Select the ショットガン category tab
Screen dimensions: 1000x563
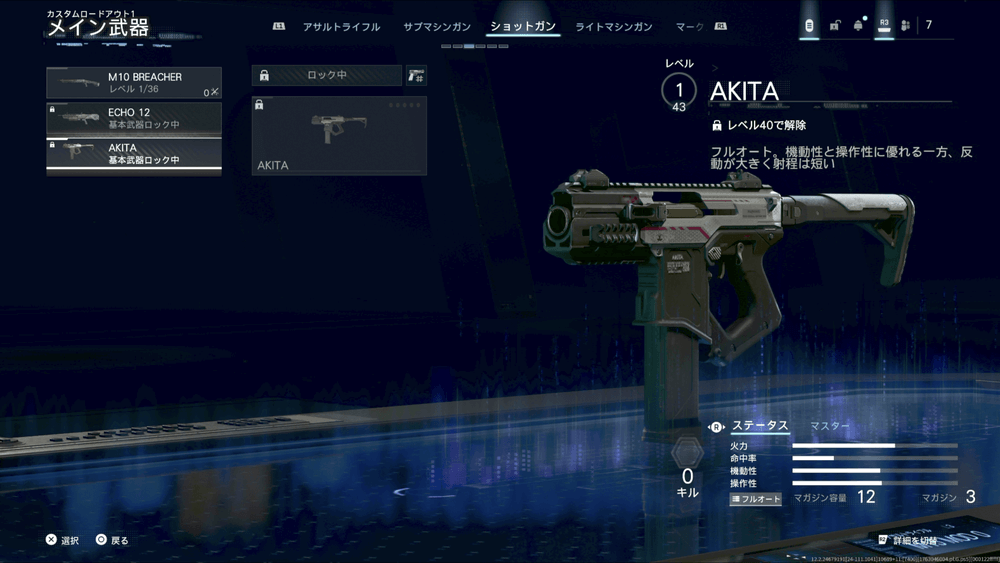524,27
